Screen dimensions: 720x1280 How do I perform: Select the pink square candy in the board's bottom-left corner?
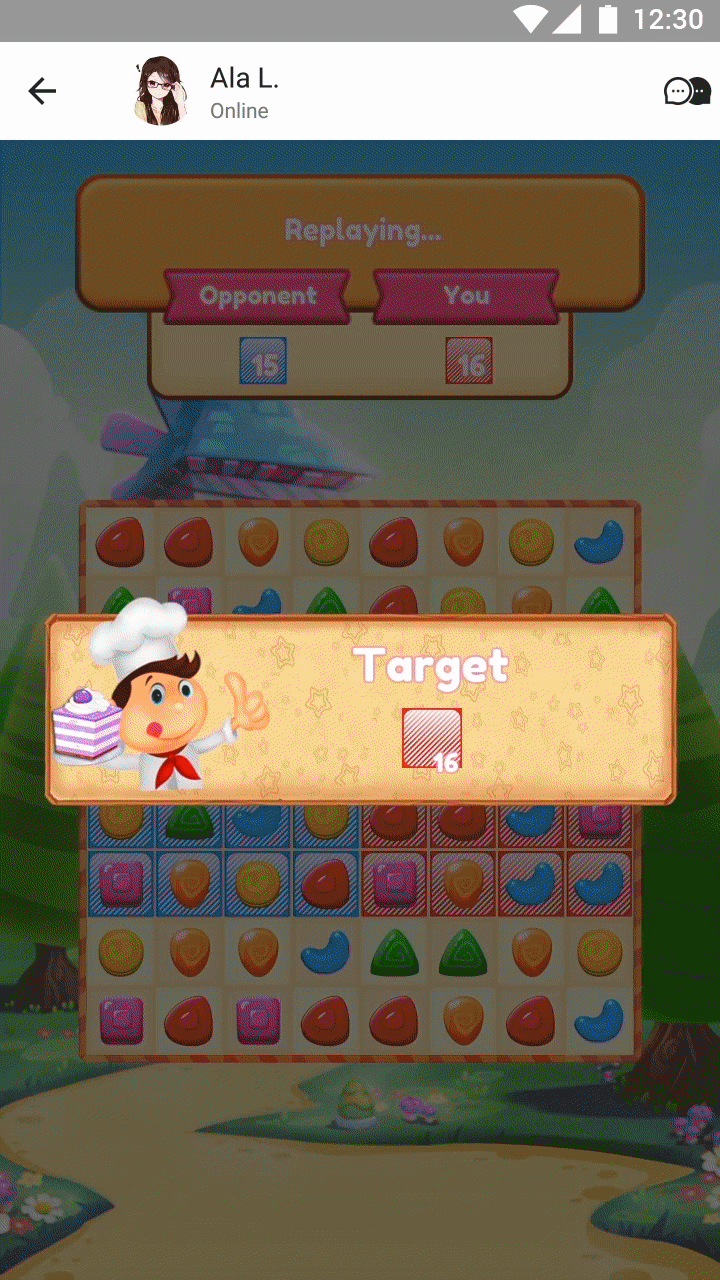click(121, 1020)
